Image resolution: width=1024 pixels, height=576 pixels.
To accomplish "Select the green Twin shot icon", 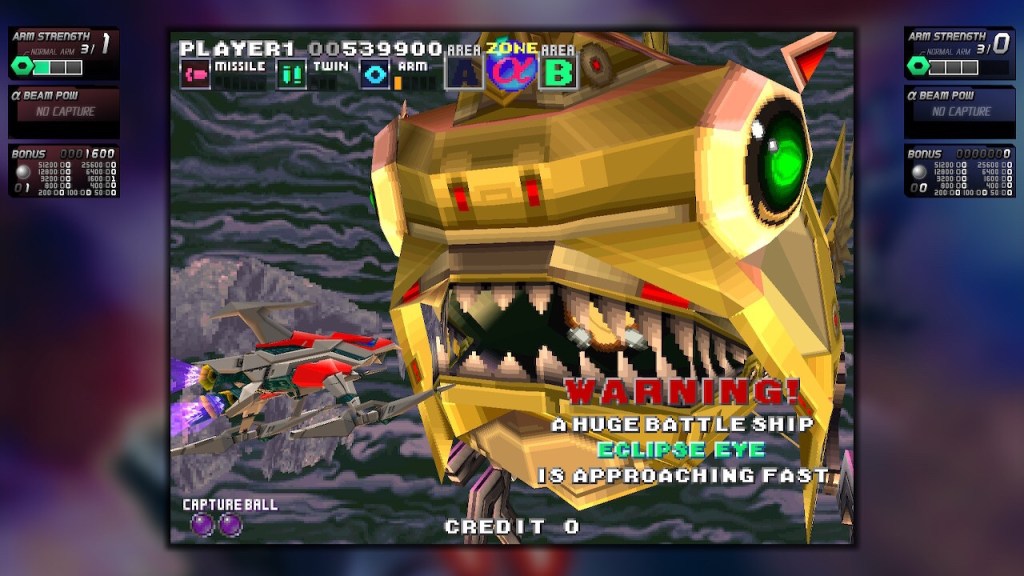I will click(291, 75).
